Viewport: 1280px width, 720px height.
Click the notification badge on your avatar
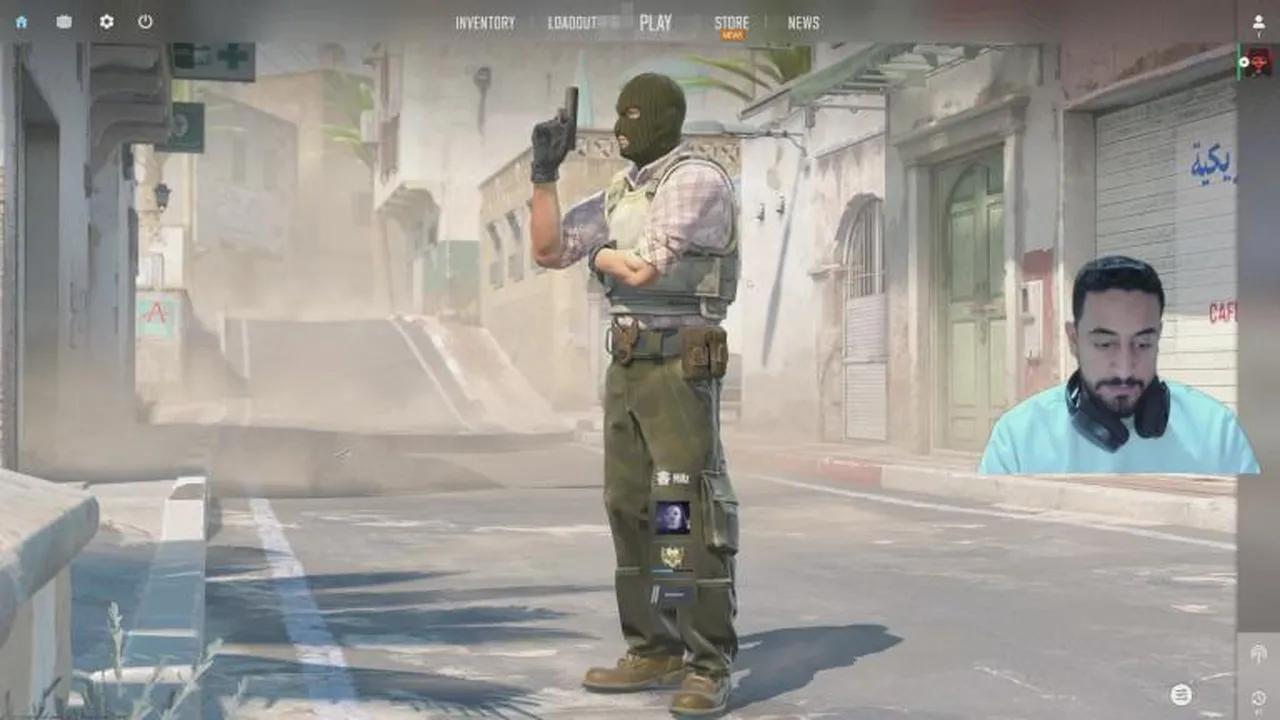click(1244, 61)
